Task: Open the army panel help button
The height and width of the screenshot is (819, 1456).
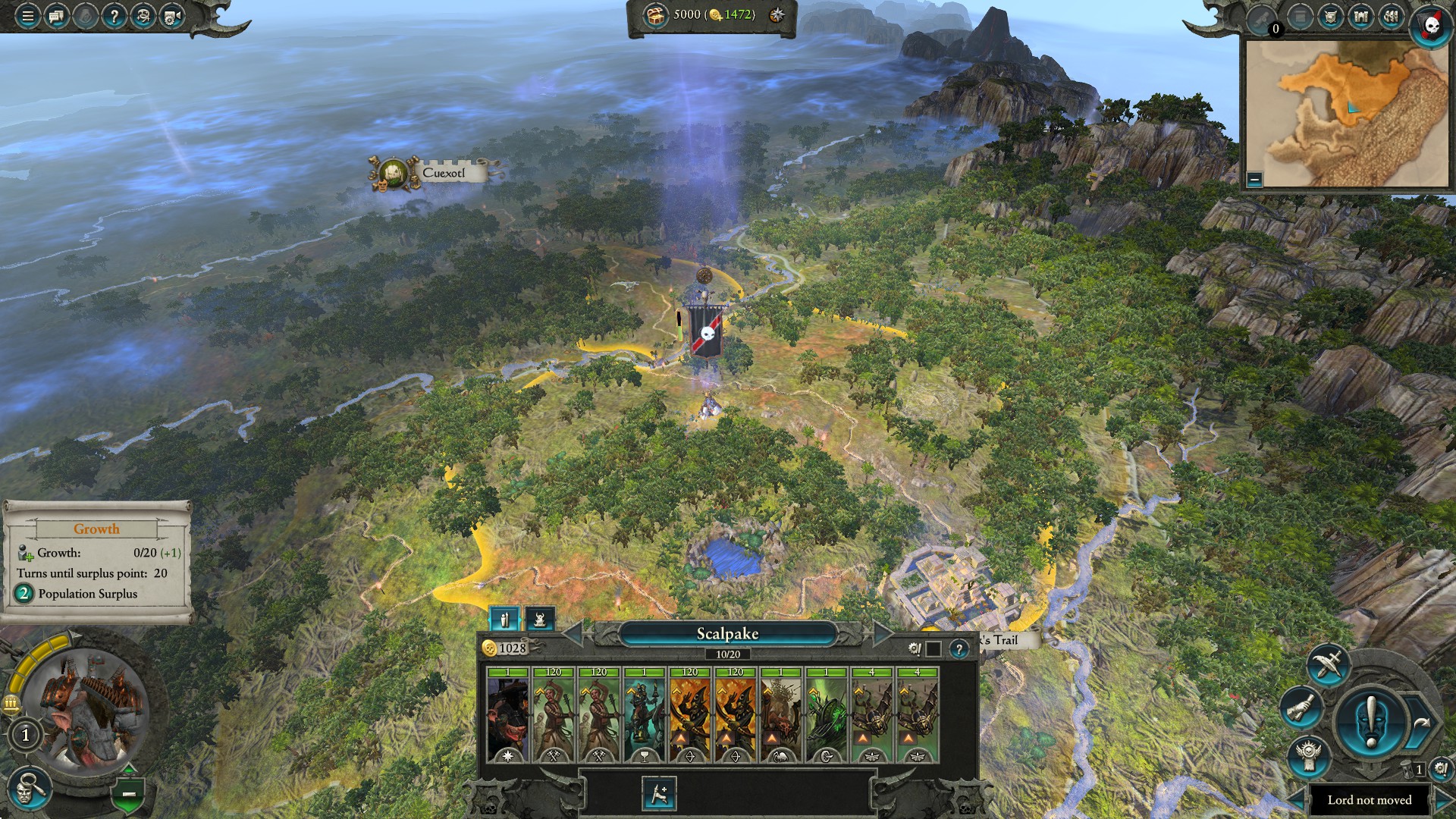Action: 959,649
